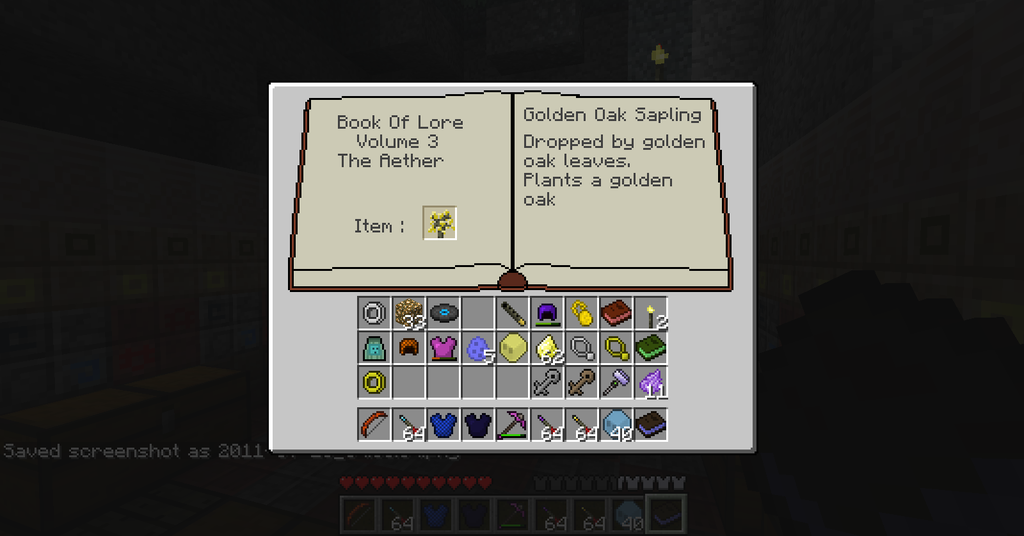This screenshot has height=536, width=1024.
Task: Pick the red book
Action: point(616,313)
